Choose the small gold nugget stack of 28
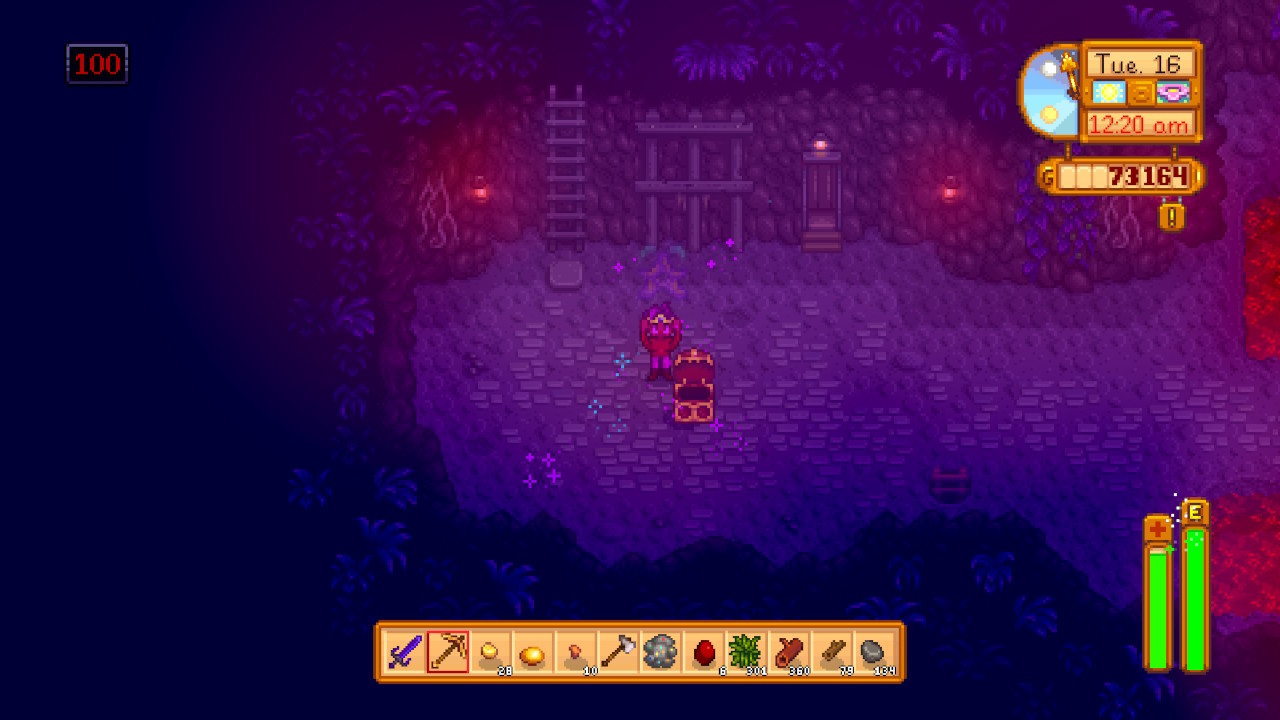The image size is (1280, 720). [490, 653]
